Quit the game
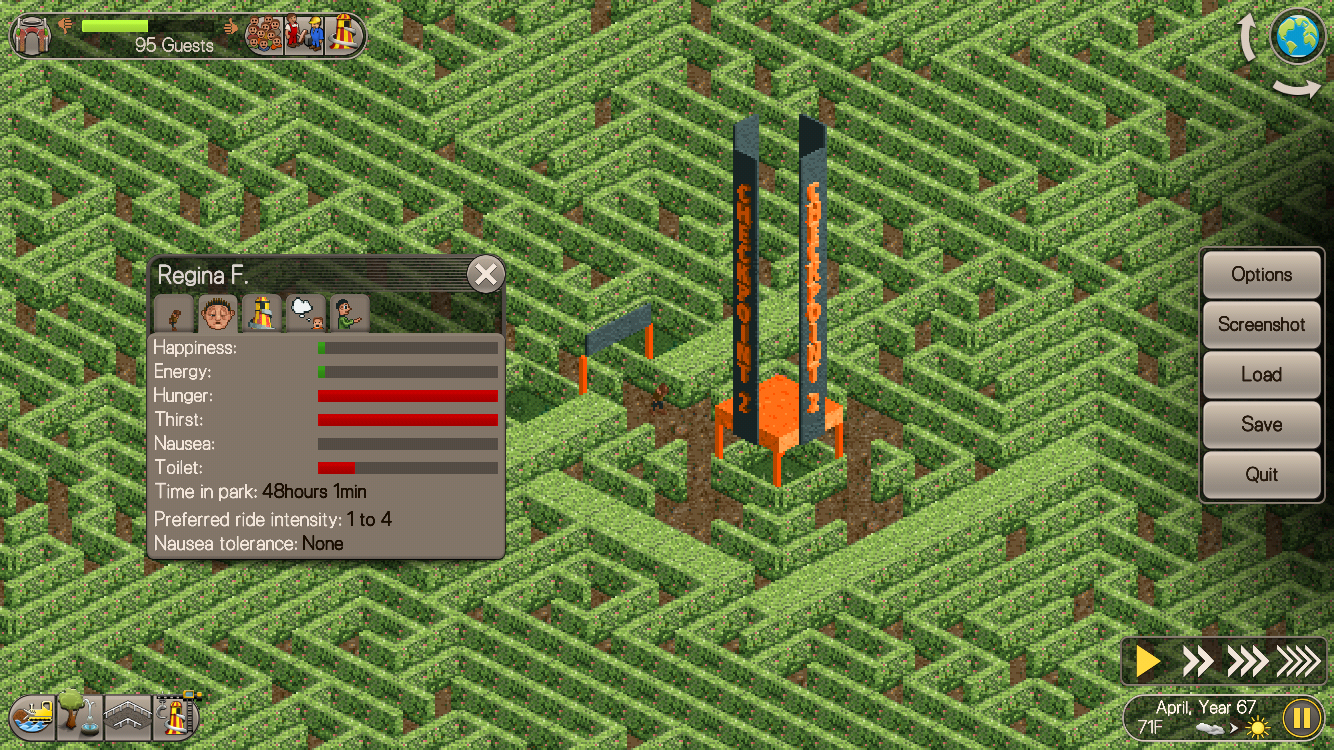 coord(1261,475)
